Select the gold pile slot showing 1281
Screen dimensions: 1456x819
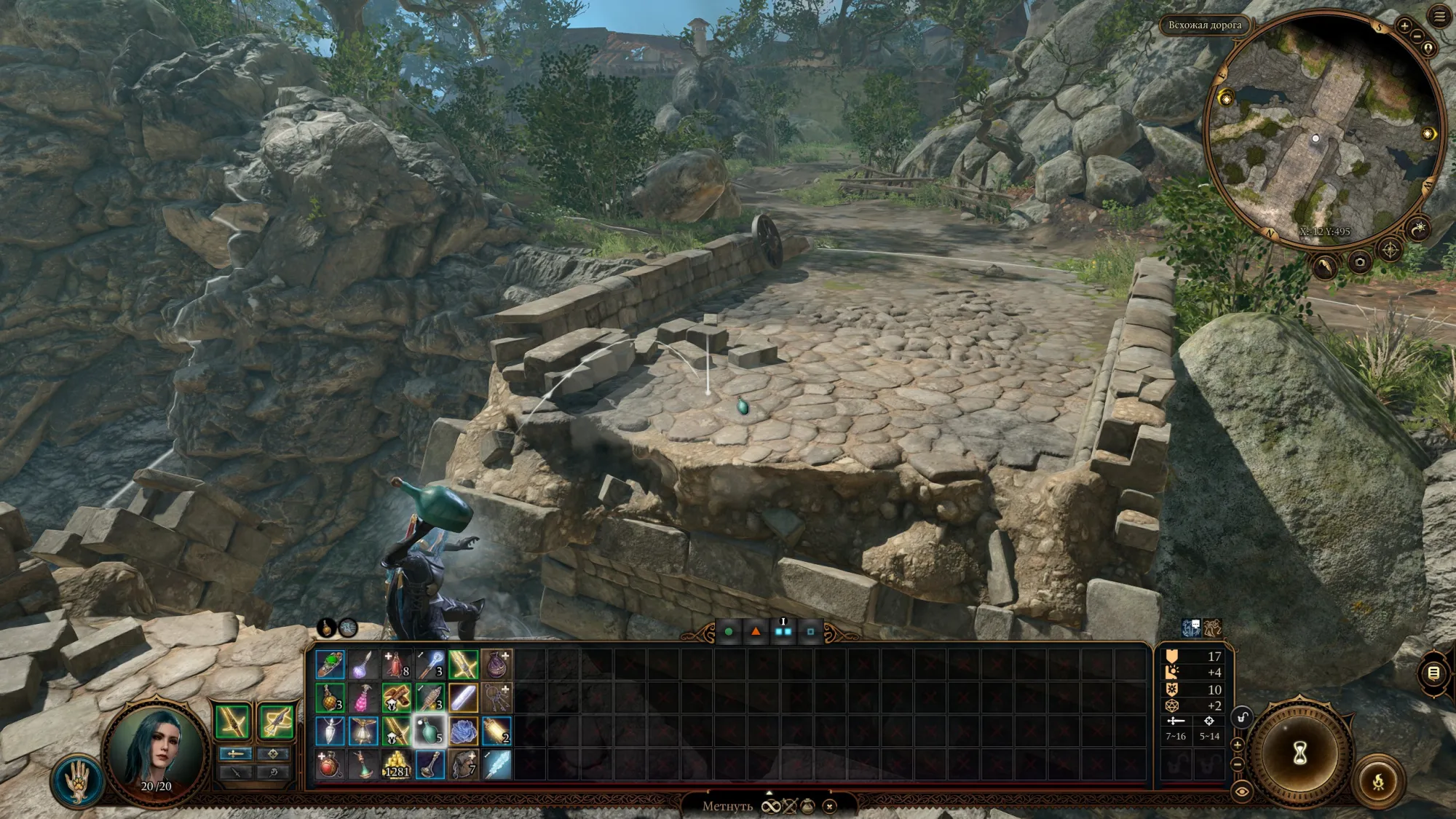[x=396, y=764]
